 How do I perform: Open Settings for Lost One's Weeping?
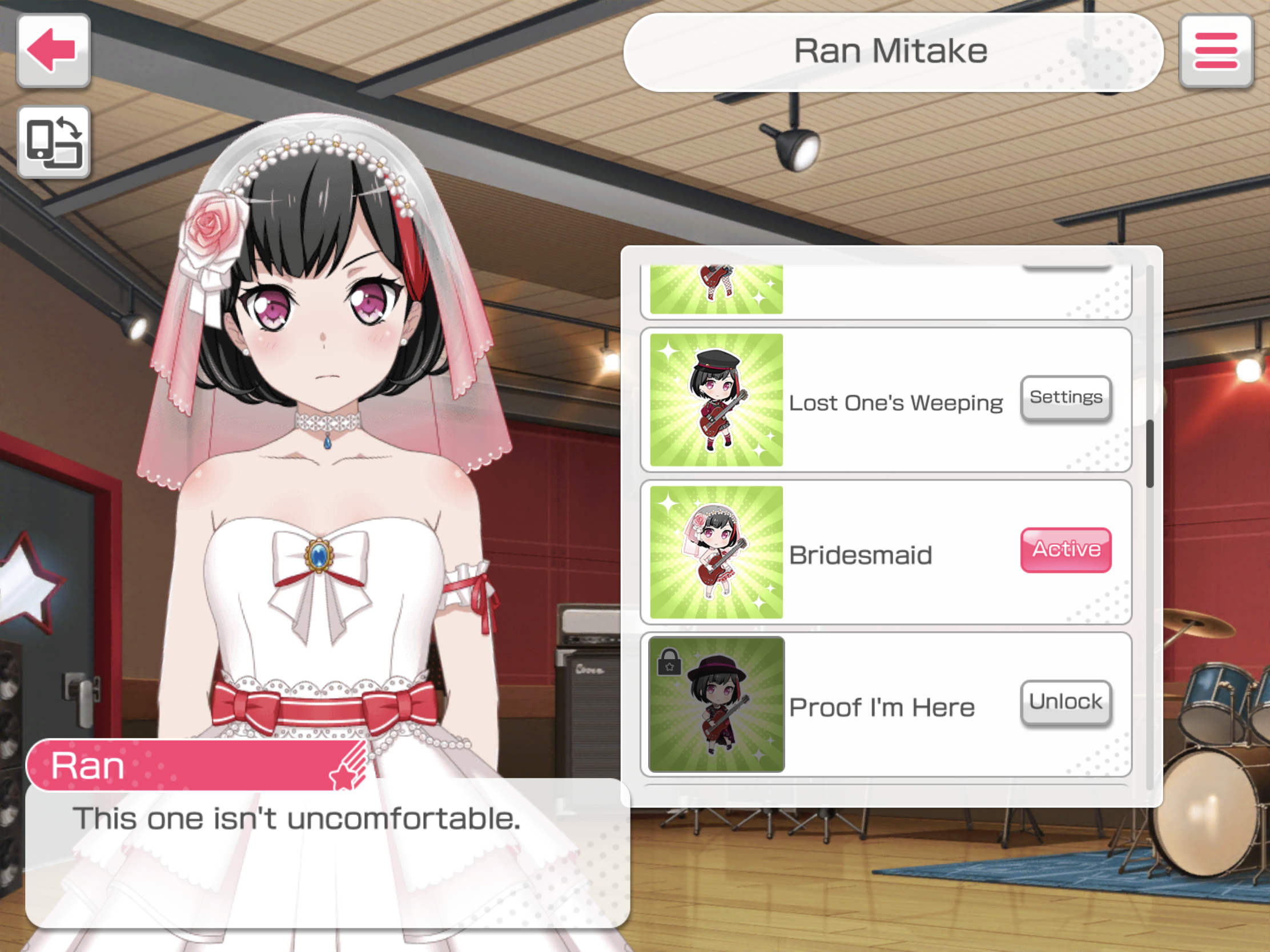pos(1066,398)
